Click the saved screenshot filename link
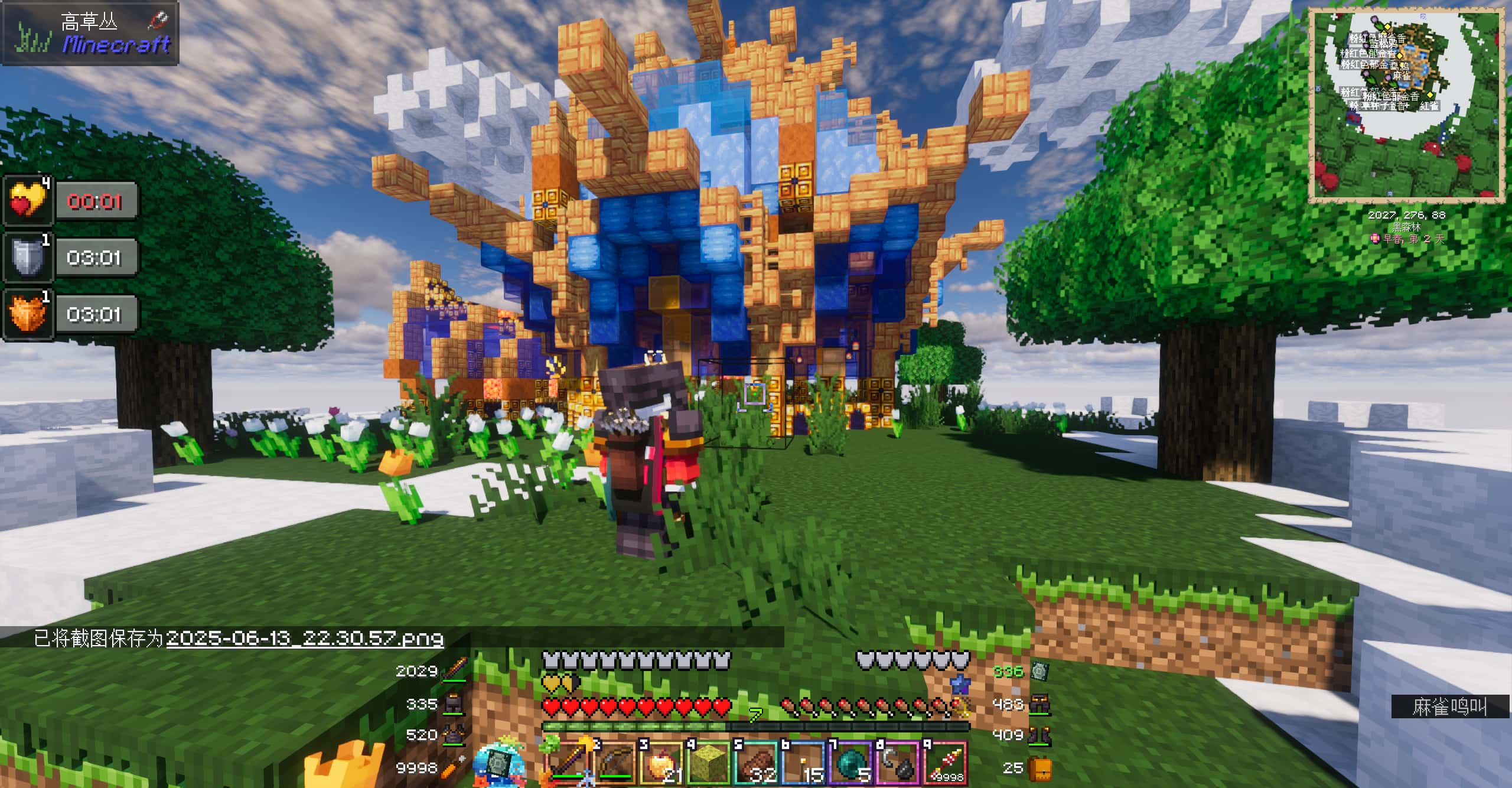Image resolution: width=1512 pixels, height=788 pixels. click(x=305, y=639)
